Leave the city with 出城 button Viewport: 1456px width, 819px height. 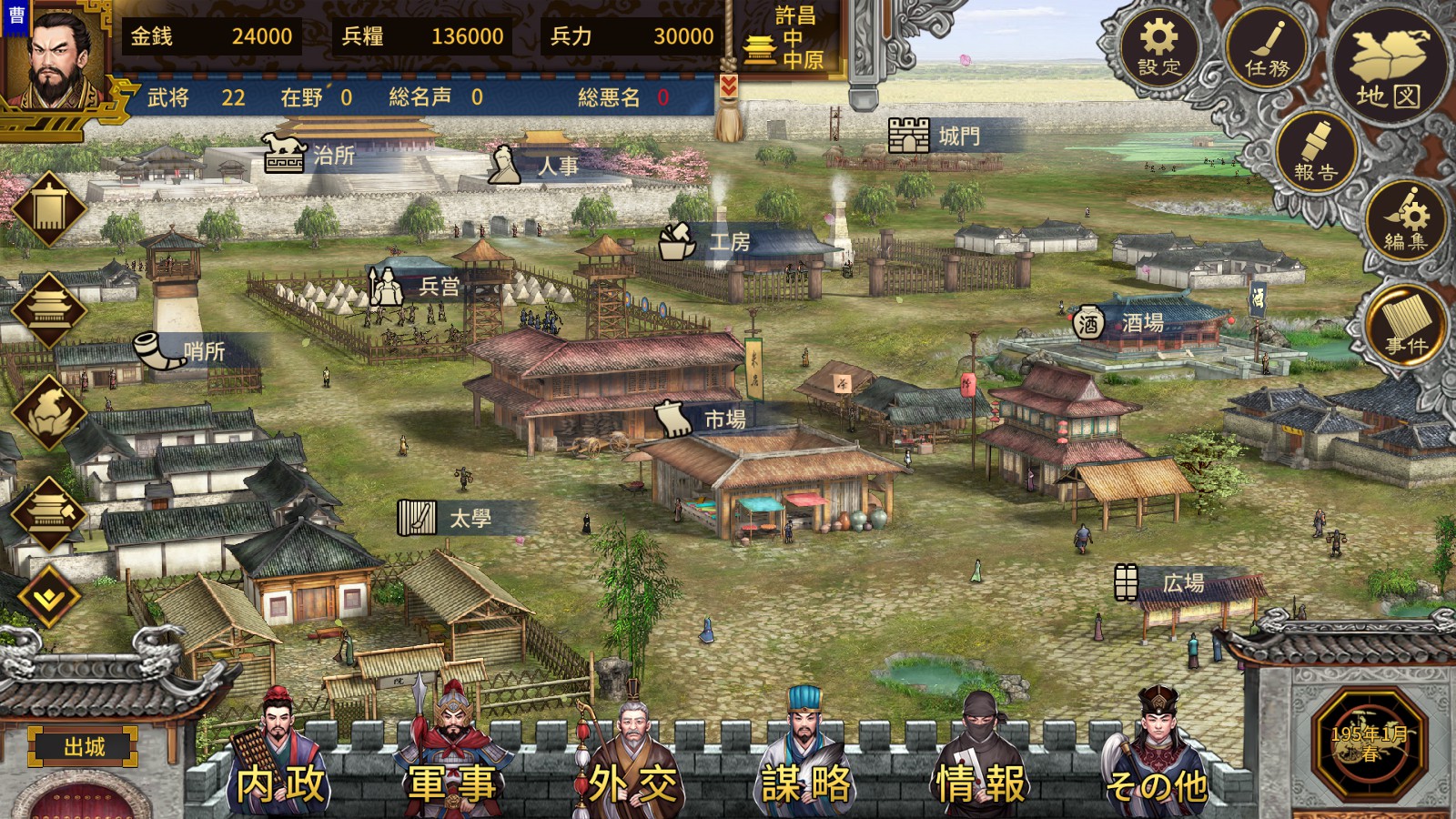pos(84,747)
